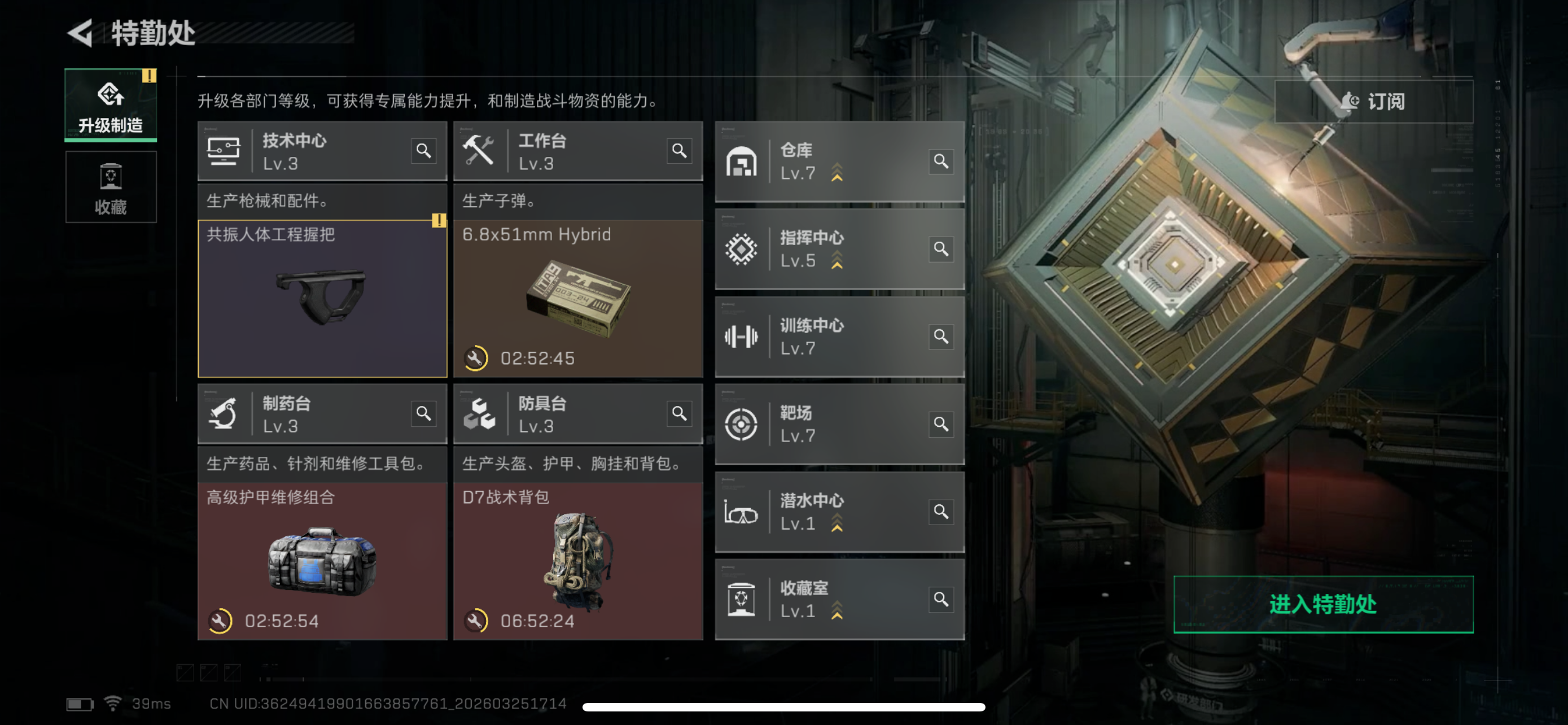Viewport: 1568px width, 725px height.
Task: Open the 收藏室 search magnifier
Action: pyautogui.click(x=940, y=599)
